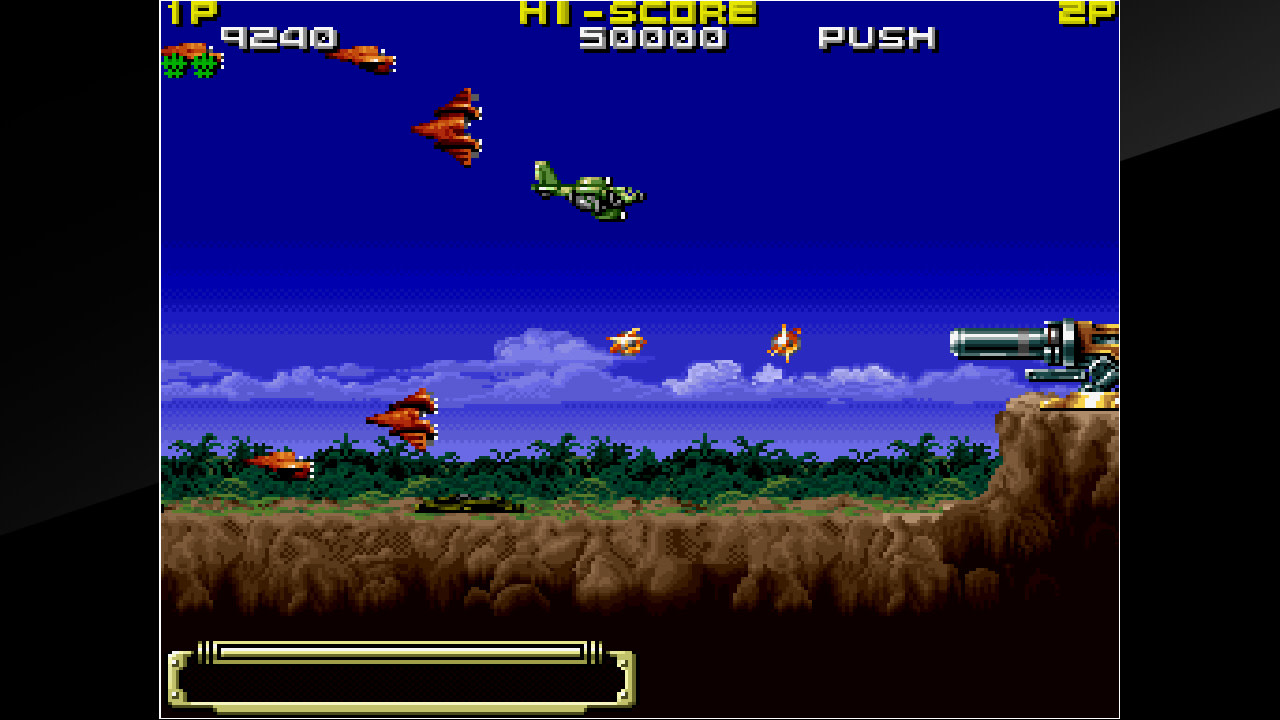The height and width of the screenshot is (720, 1280).
Task: Click the PUSH text to join as player two
Action: click(x=875, y=40)
